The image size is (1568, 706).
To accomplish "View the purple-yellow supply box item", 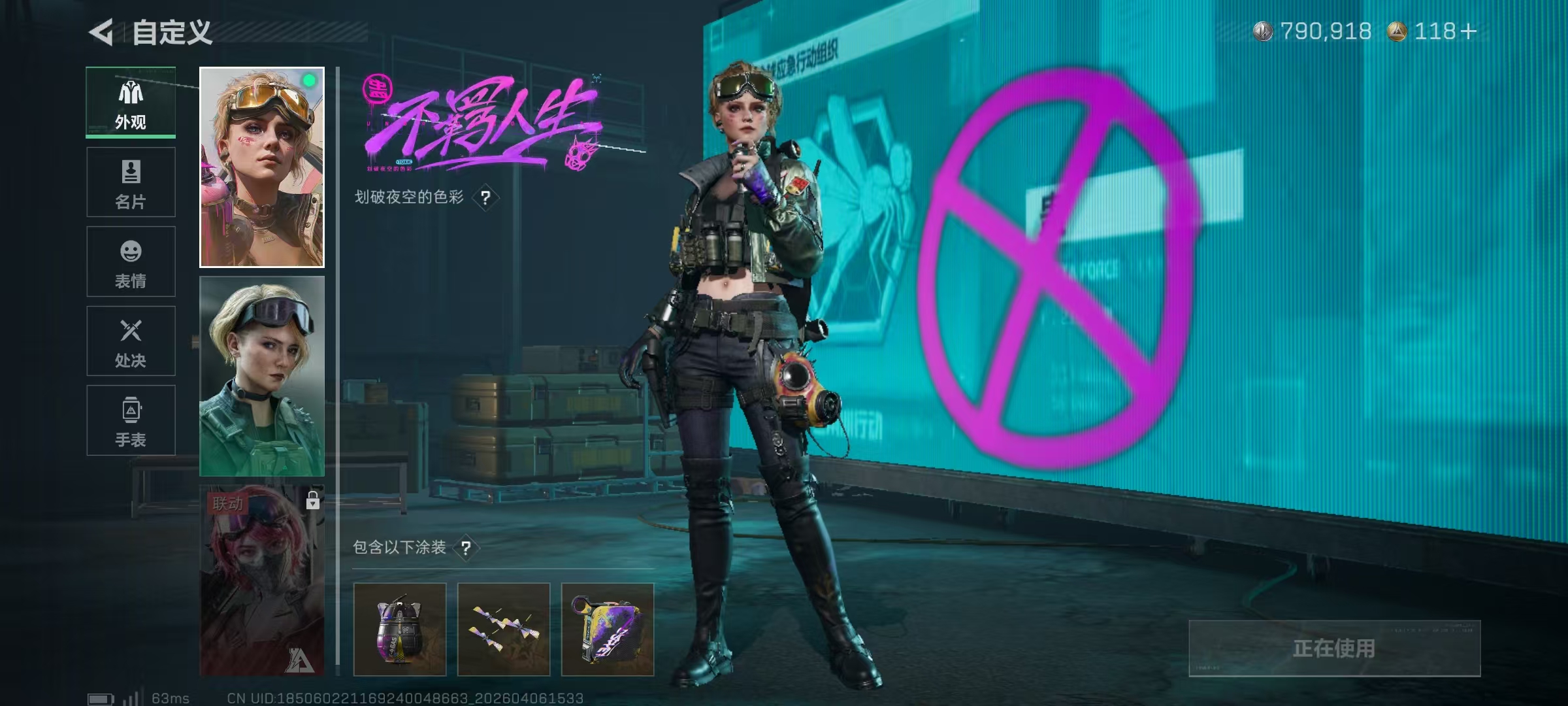I will [x=608, y=630].
